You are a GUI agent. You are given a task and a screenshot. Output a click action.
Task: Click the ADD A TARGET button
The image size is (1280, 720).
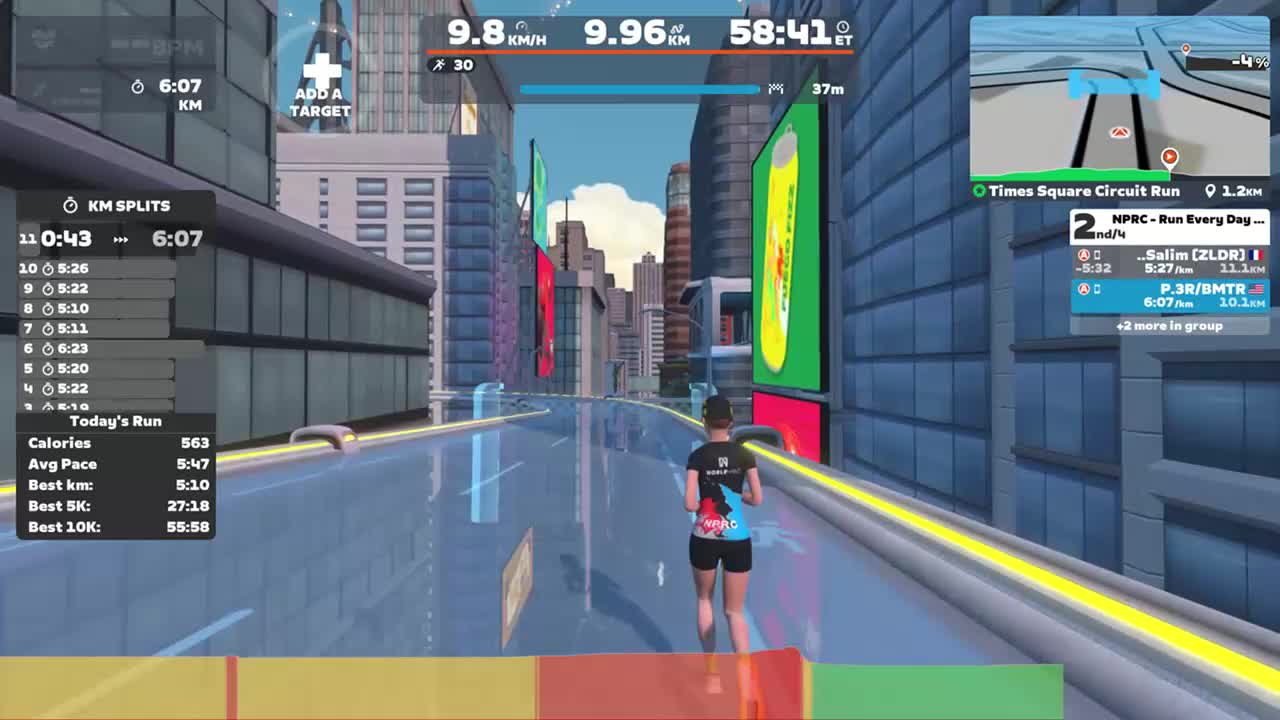click(320, 78)
